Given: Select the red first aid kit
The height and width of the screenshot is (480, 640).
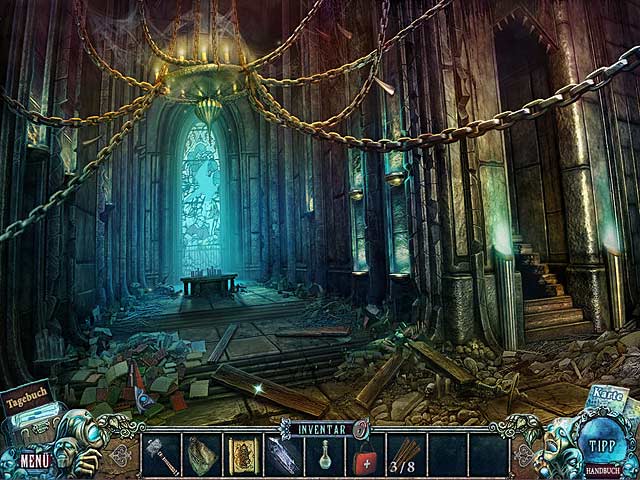Looking at the screenshot, I should (365, 456).
